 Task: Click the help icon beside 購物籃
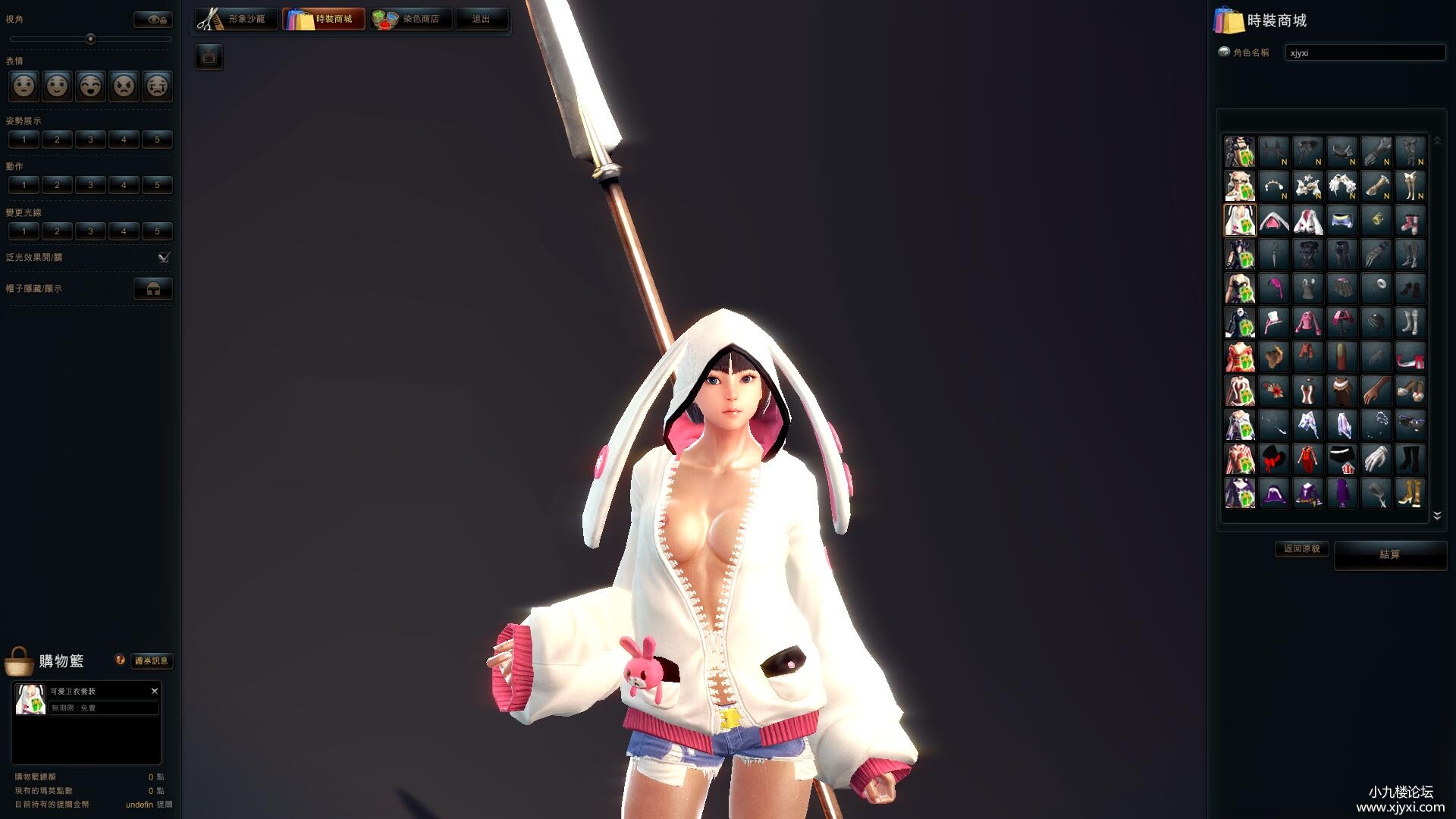[x=119, y=658]
